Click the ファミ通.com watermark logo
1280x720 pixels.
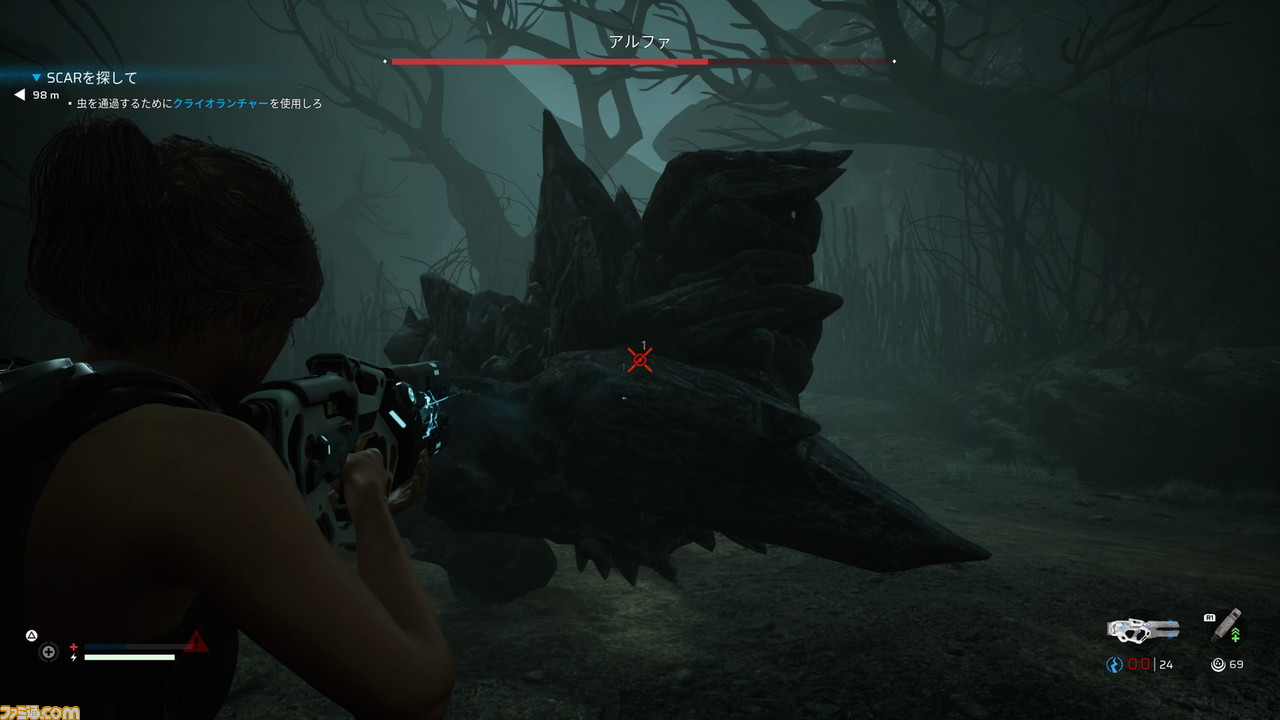[x=40, y=711]
